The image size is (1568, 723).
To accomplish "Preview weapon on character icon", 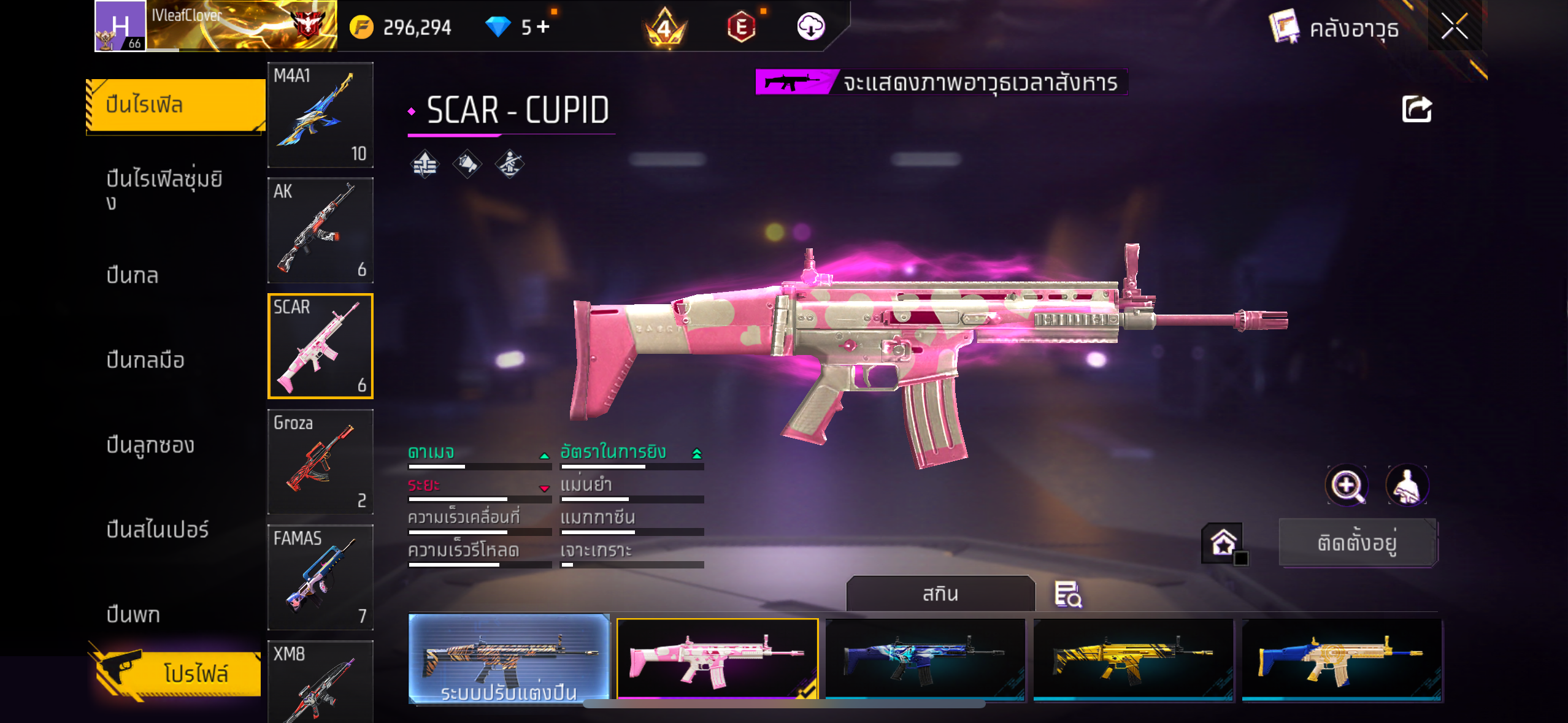I will (x=1407, y=485).
